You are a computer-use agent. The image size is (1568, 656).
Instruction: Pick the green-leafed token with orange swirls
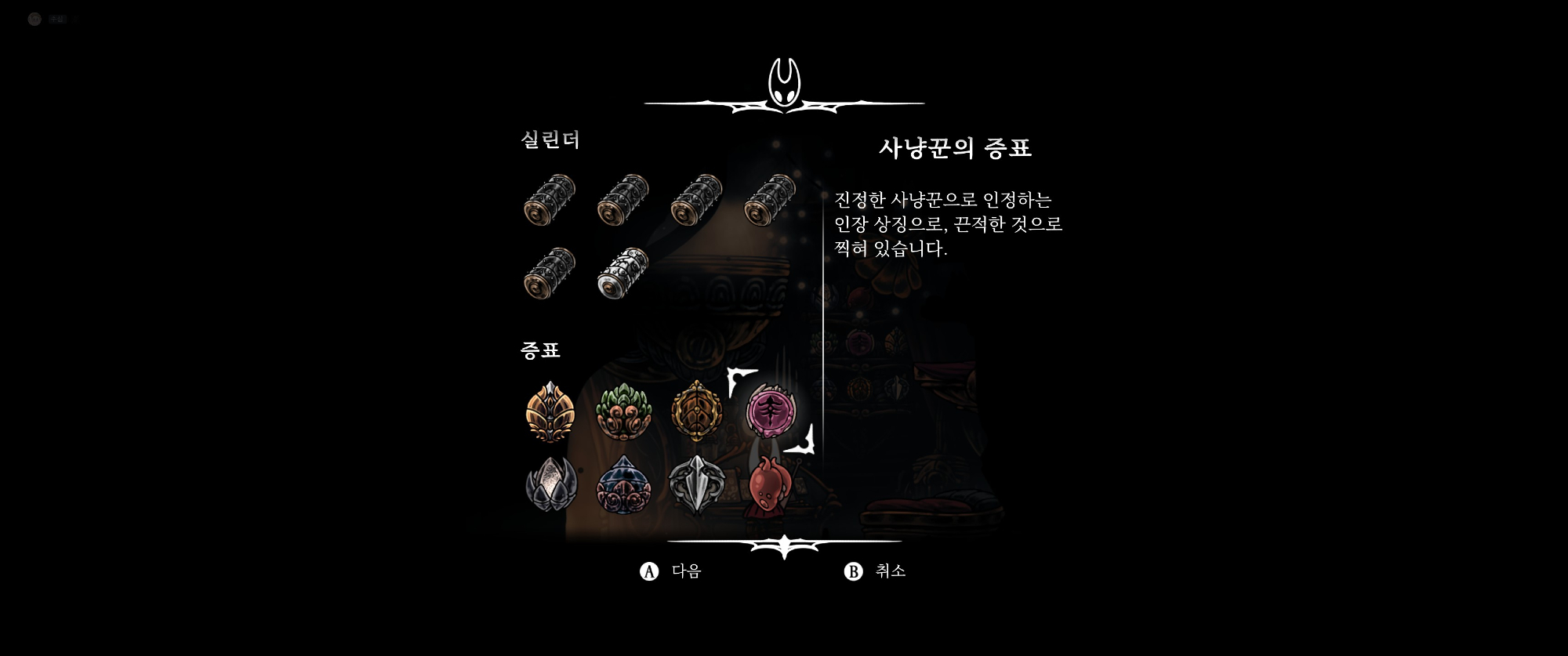623,411
